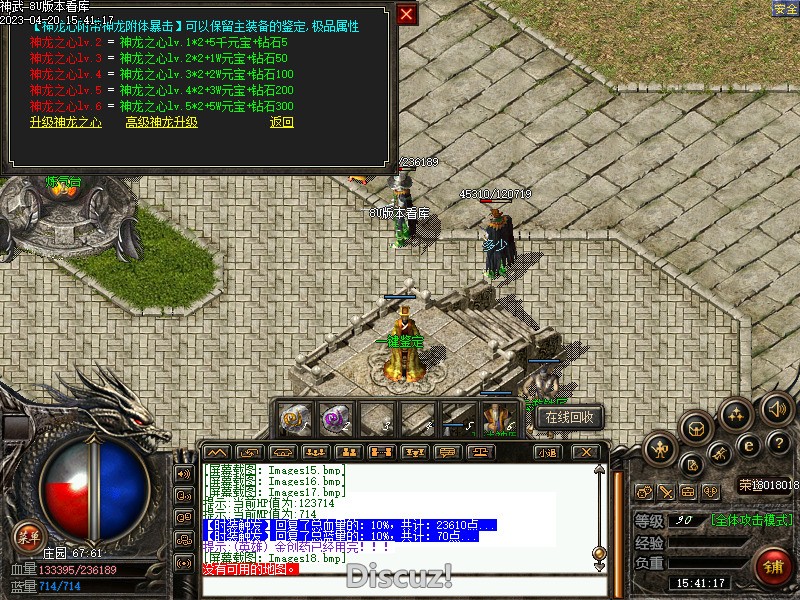Select the 高级神龙升级 link
Viewport: 800px width, 600px height.
click(161, 122)
